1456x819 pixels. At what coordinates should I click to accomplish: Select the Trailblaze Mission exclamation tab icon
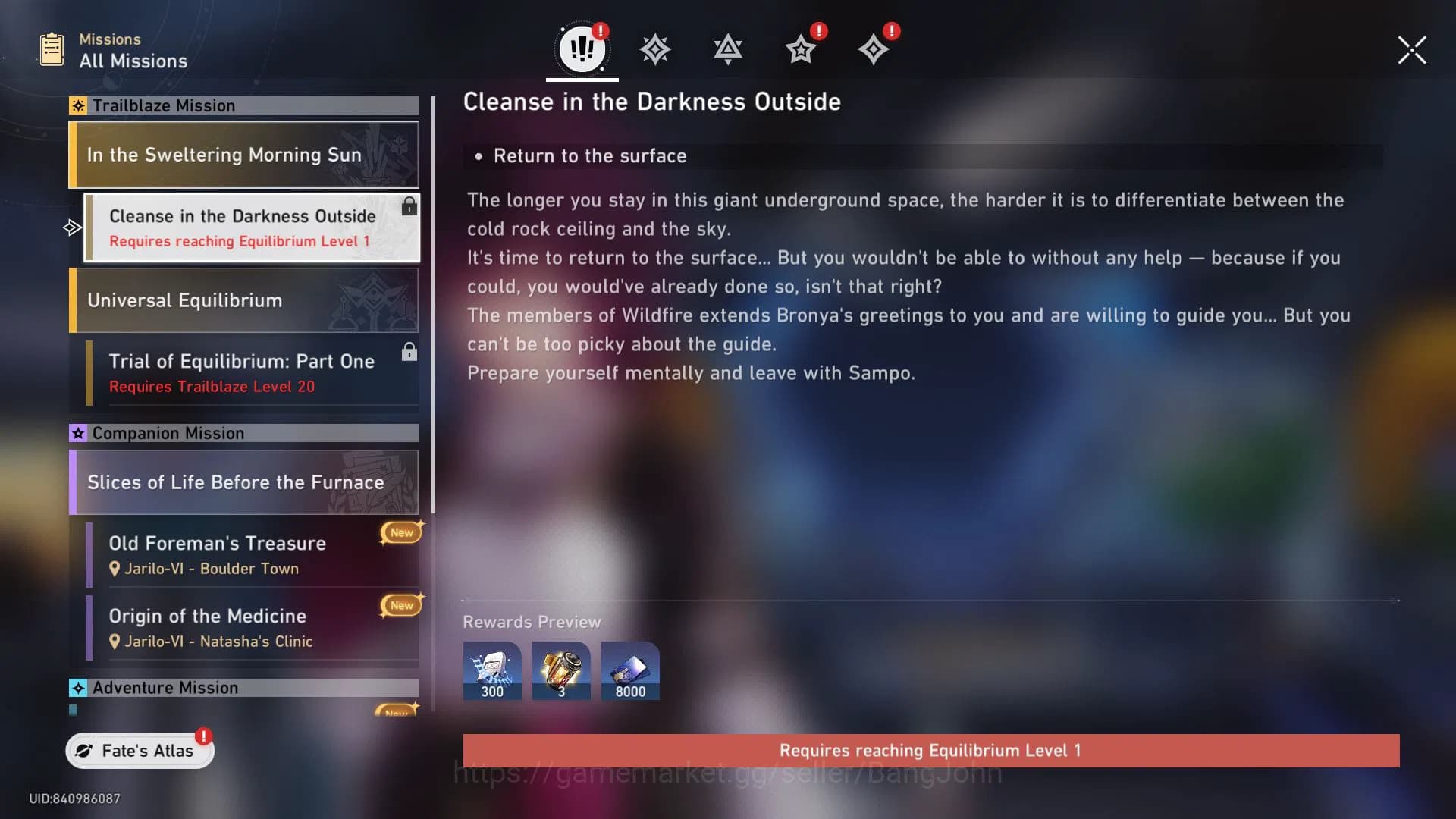tap(581, 48)
